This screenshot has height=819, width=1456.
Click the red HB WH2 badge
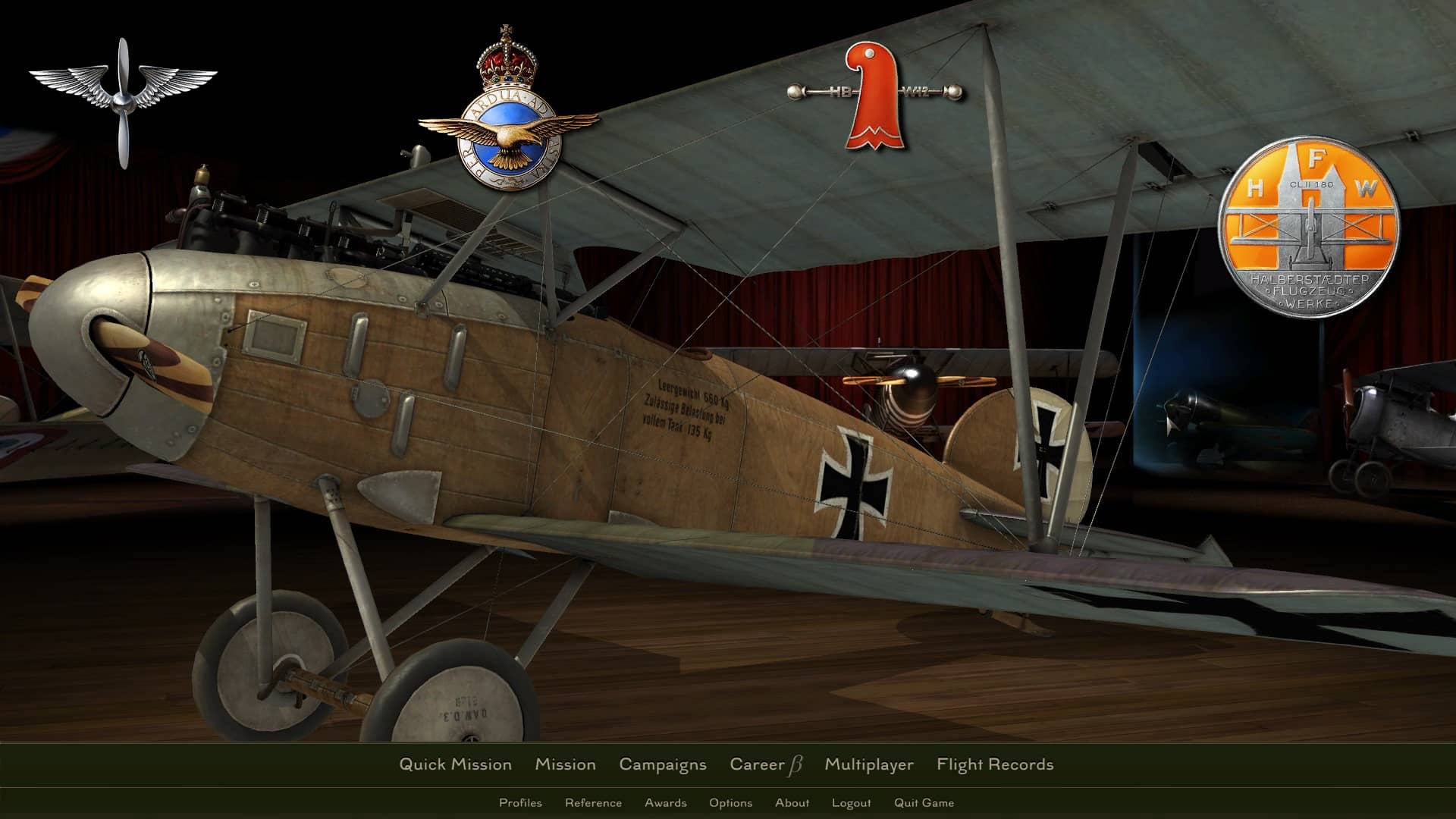tap(874, 95)
